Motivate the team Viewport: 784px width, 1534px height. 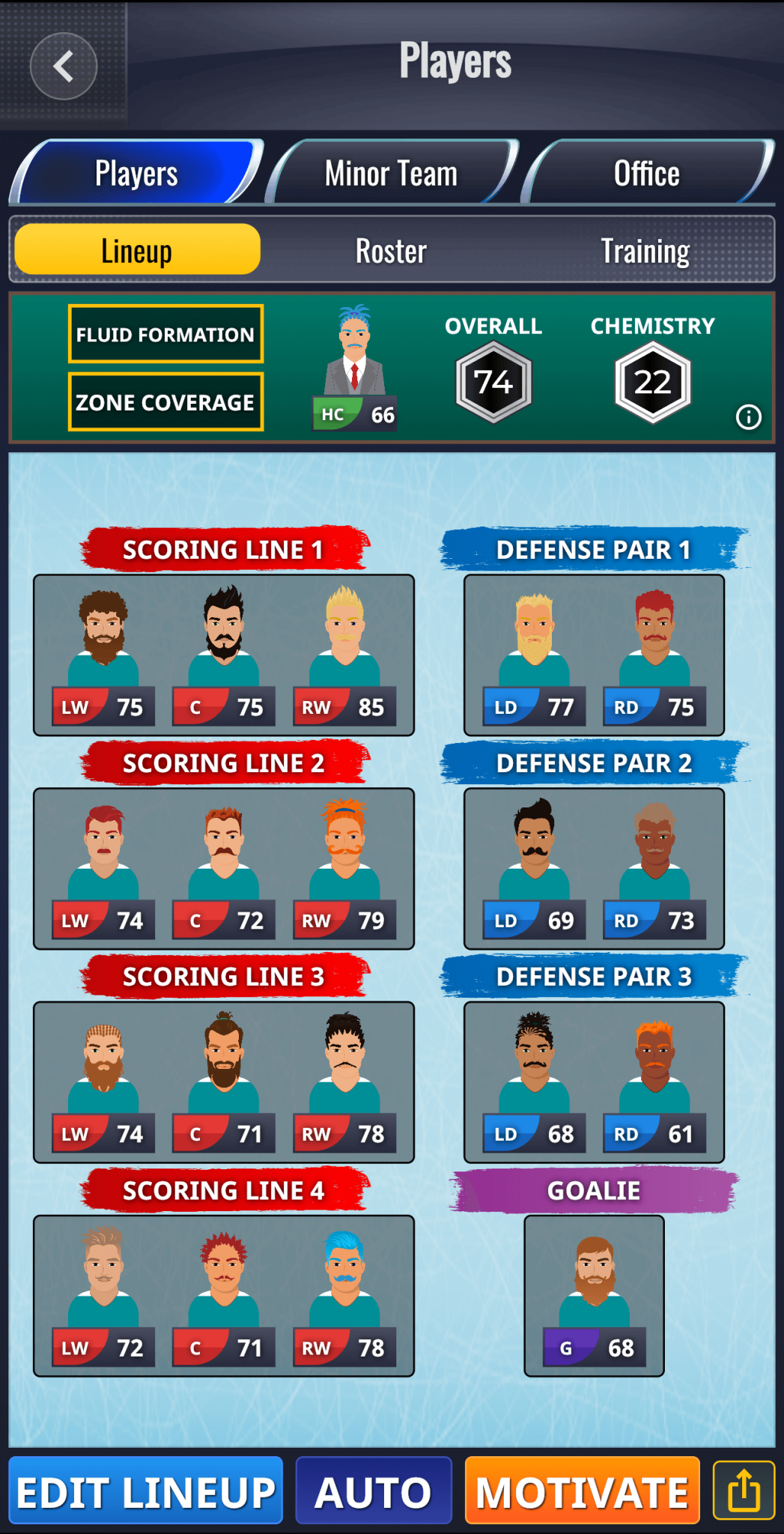point(582,1492)
